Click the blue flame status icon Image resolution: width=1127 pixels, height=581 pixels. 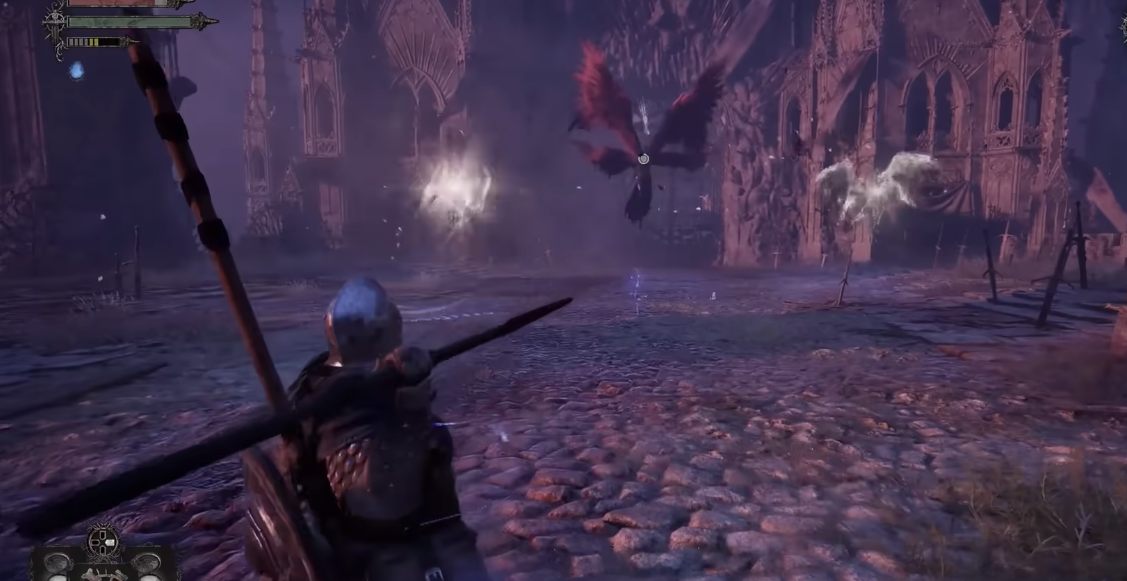tap(76, 70)
